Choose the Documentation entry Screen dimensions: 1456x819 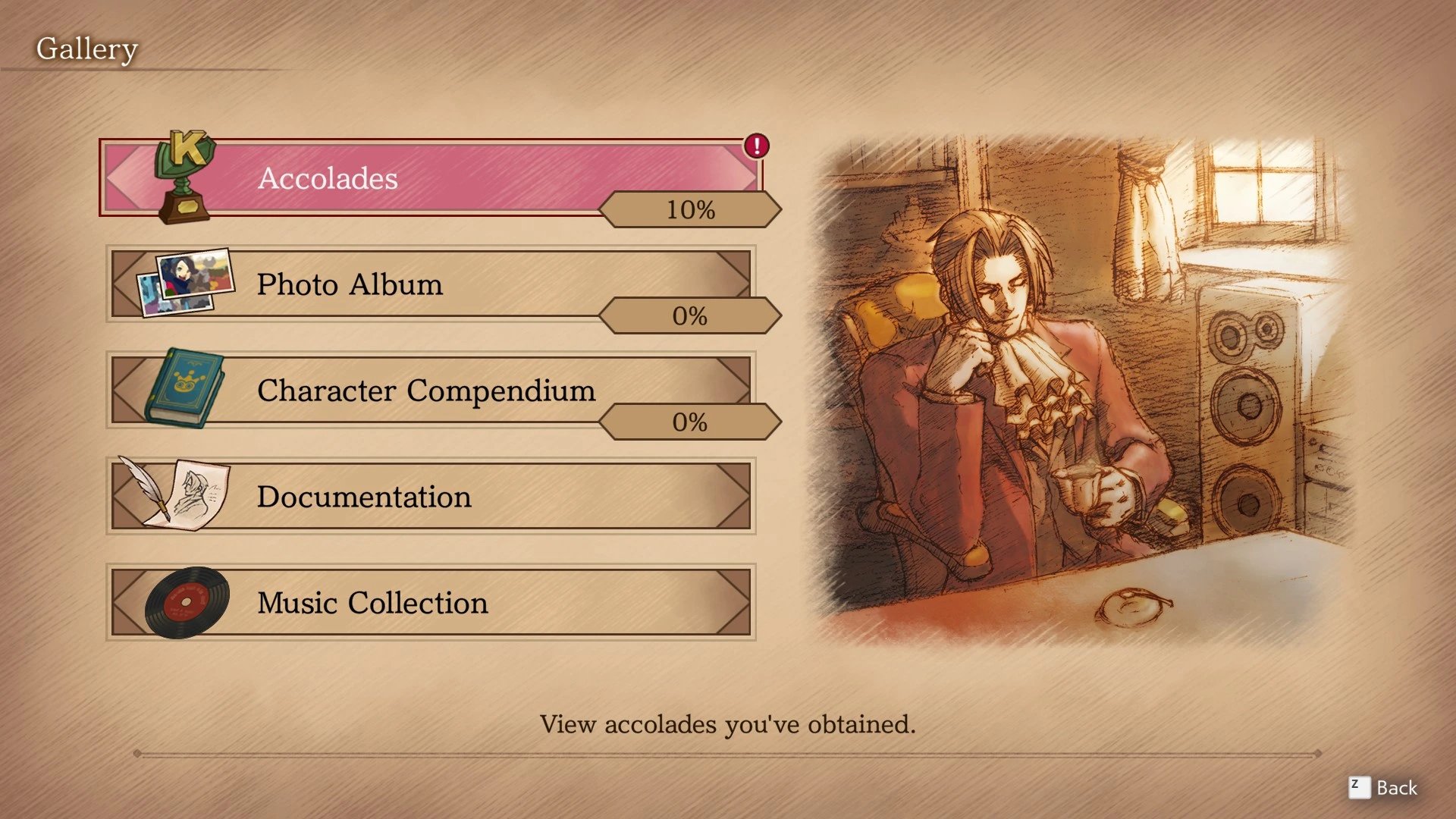[x=430, y=496]
